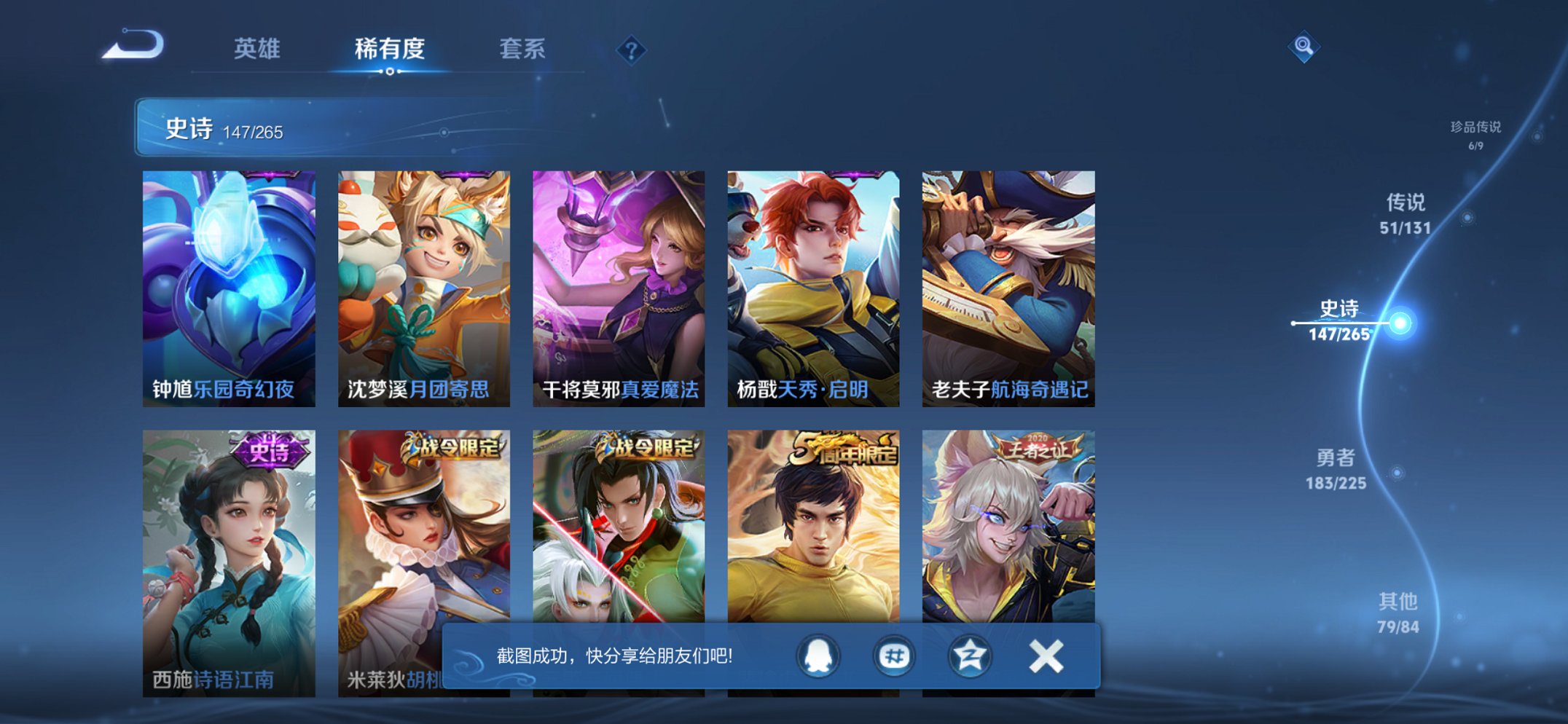Image resolution: width=1568 pixels, height=724 pixels.
Task: Open help via the question mark icon
Action: point(632,49)
